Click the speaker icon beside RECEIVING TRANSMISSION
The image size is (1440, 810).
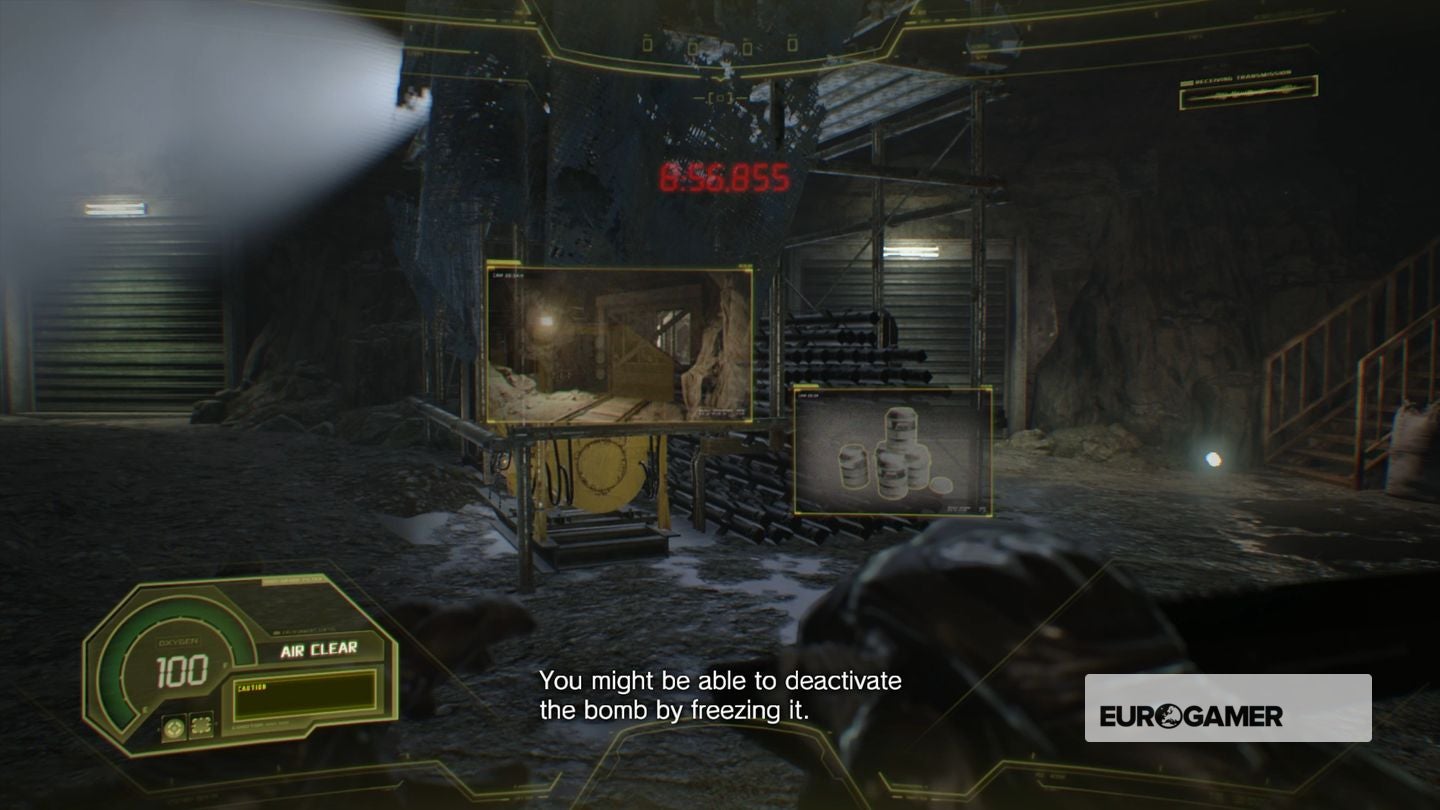pyautogui.click(x=1187, y=82)
